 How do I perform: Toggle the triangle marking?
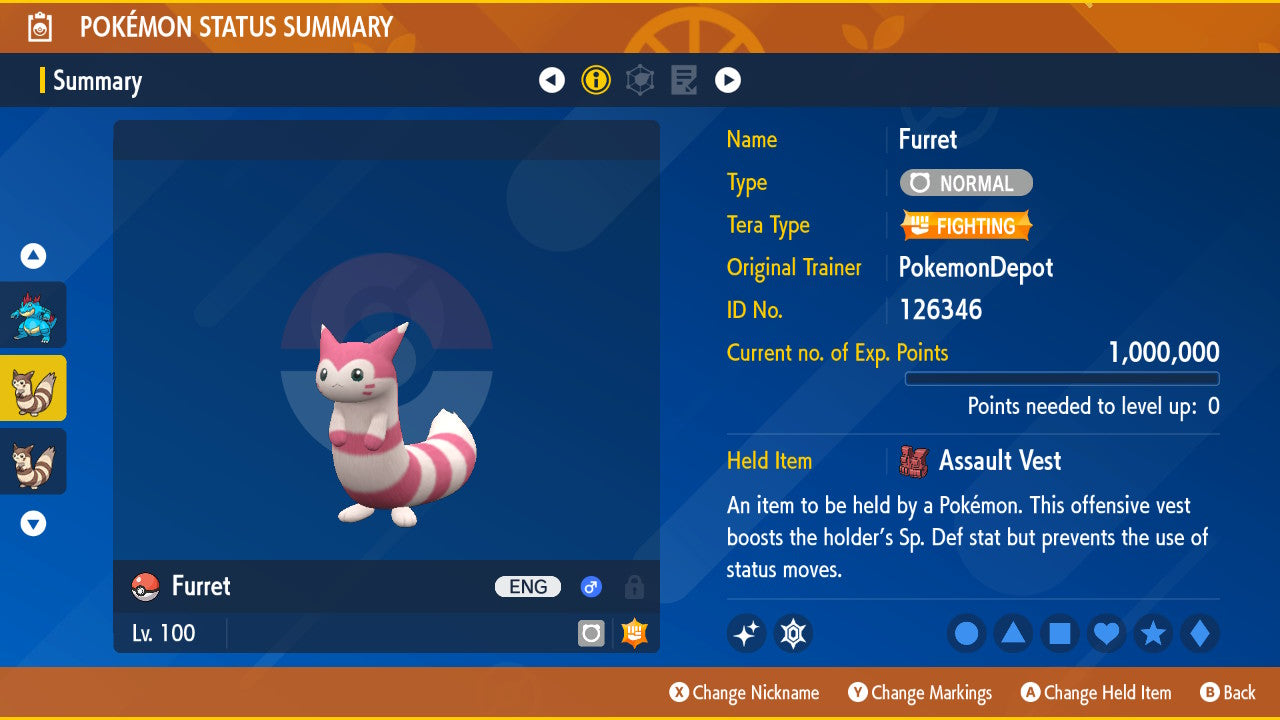point(1013,634)
